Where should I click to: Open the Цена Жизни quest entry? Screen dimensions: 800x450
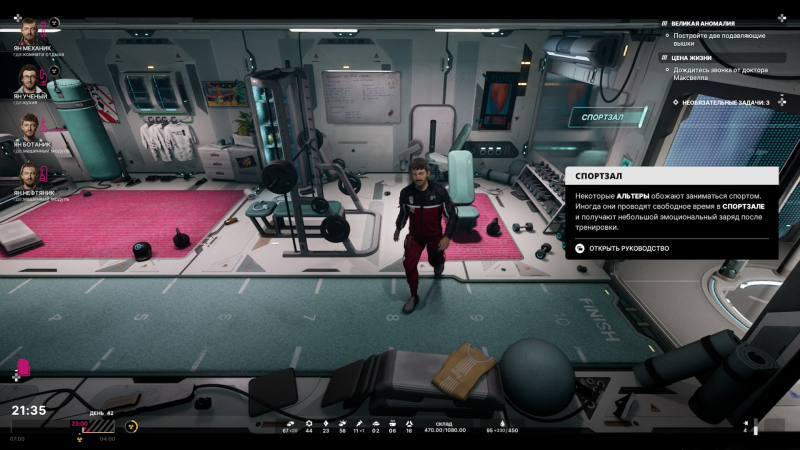(x=692, y=57)
